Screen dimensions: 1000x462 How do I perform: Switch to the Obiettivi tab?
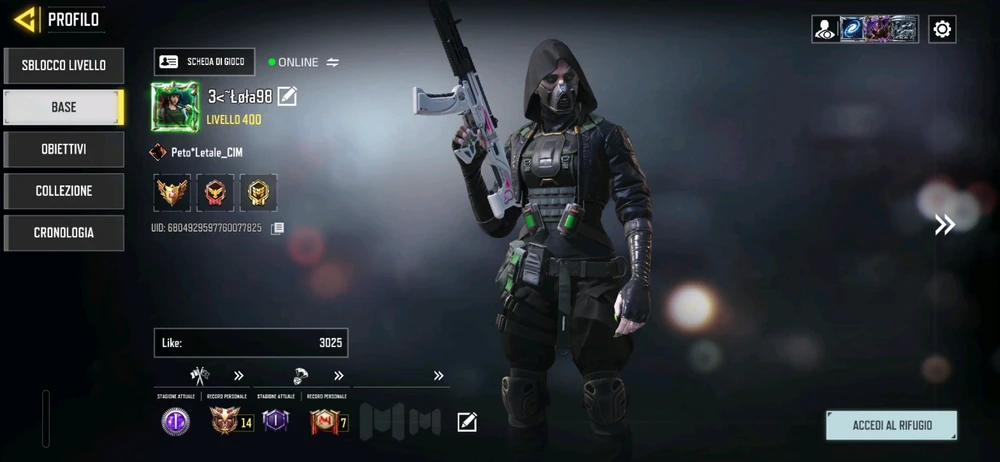[x=63, y=149]
